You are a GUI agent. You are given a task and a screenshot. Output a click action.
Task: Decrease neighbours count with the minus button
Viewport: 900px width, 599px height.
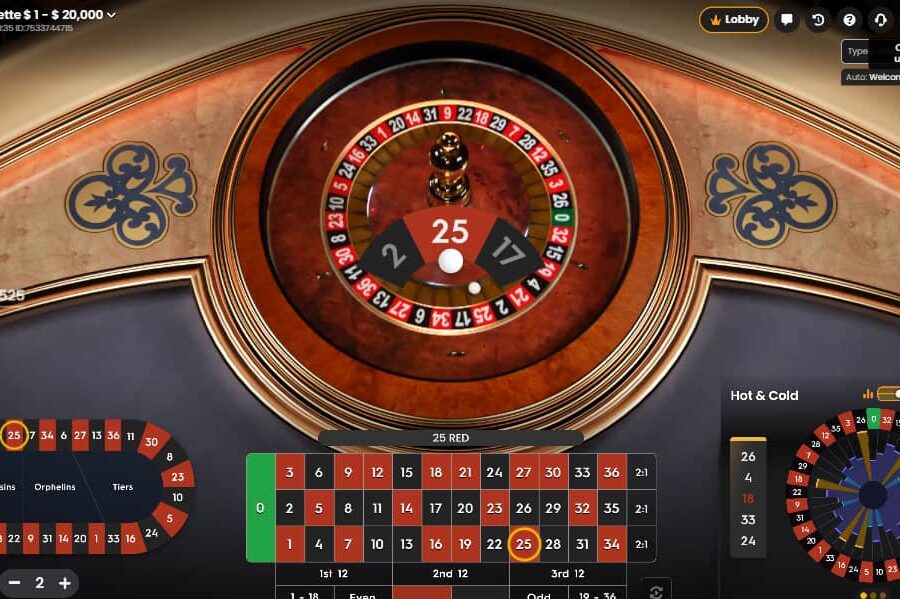pos(14,583)
